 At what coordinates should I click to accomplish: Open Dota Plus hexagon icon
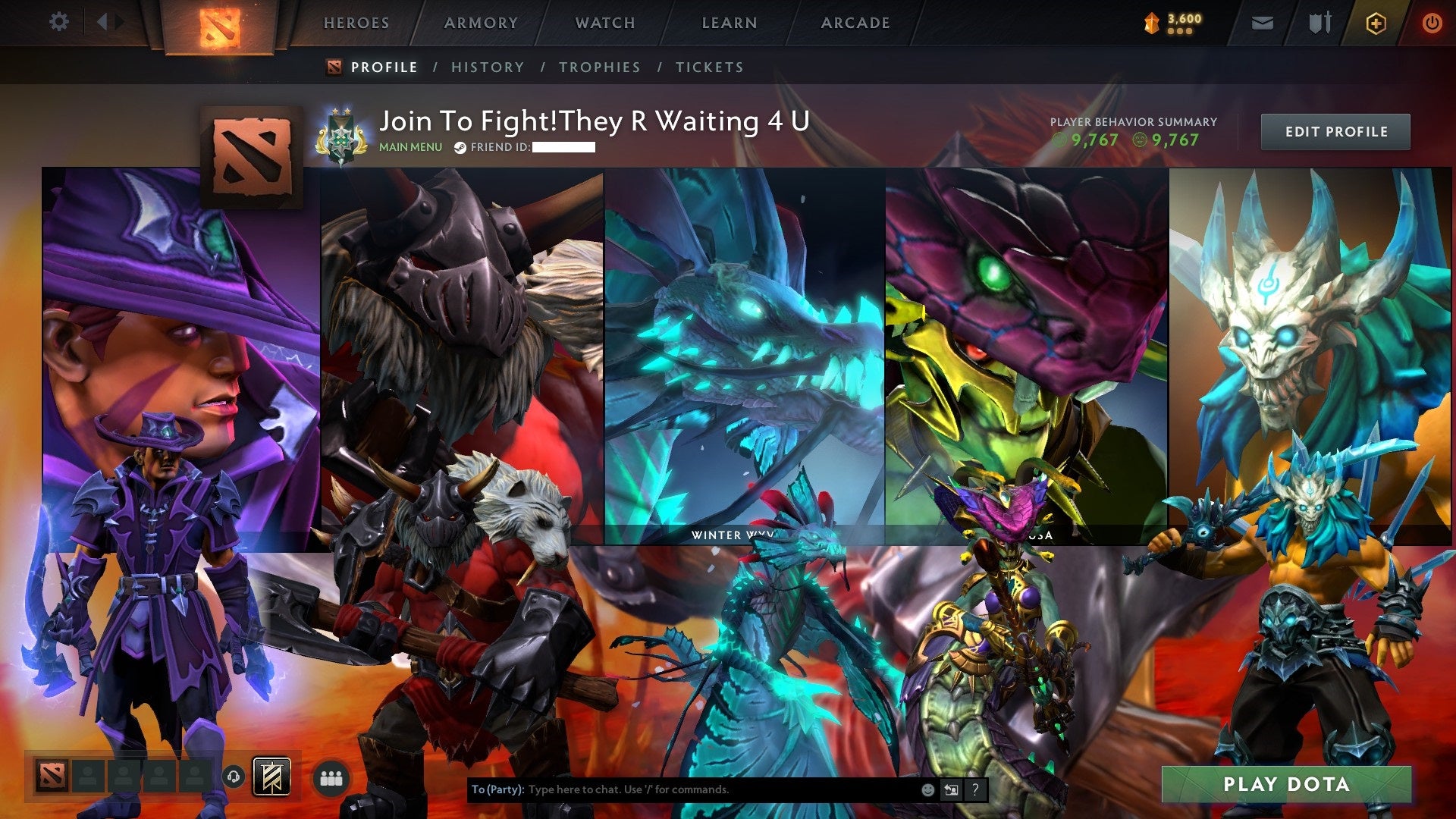[1378, 23]
